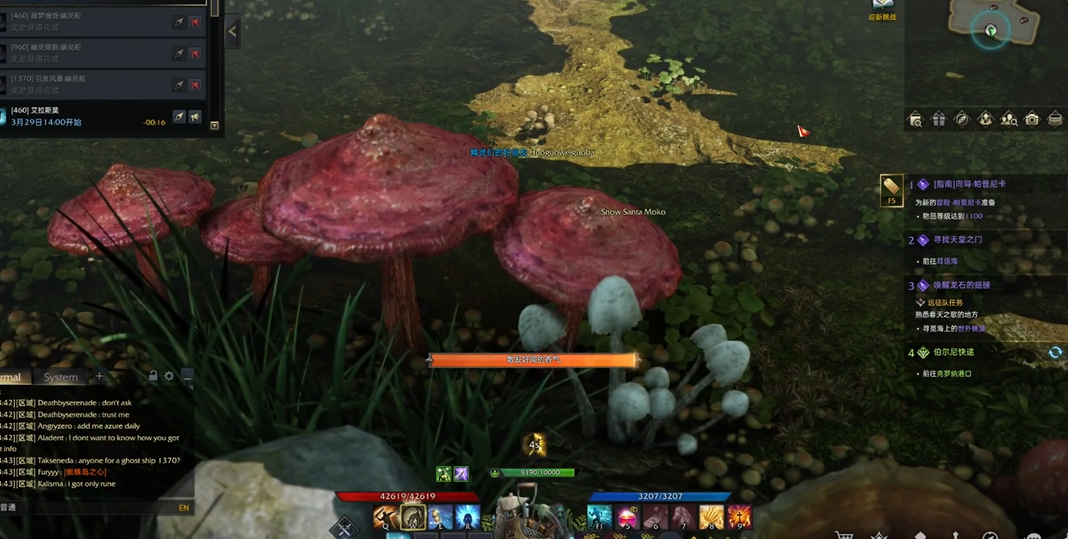Toggle alarm for the [460] event starting 14:00

pos(195,117)
